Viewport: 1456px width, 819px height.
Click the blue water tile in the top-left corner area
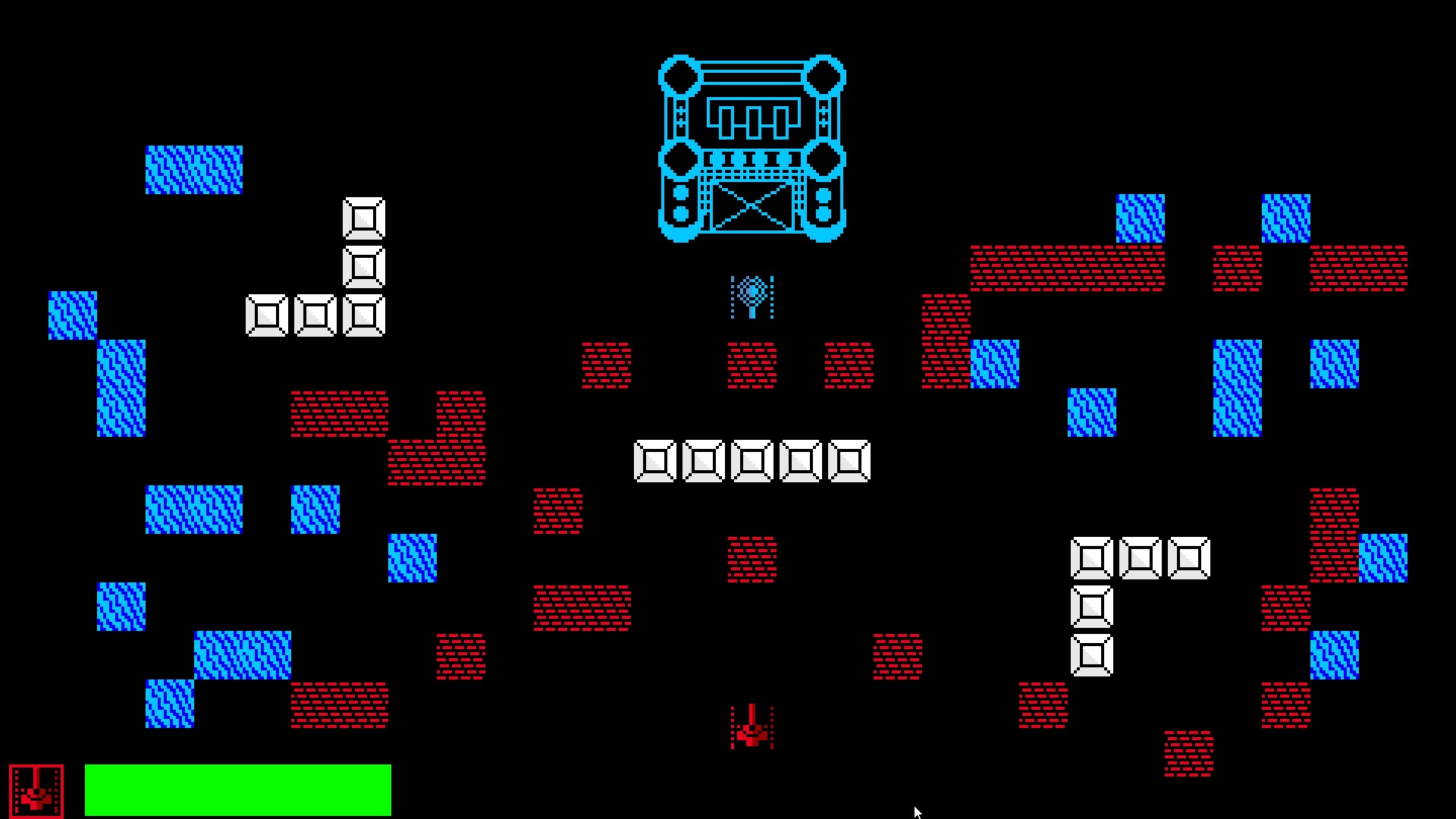195,168
